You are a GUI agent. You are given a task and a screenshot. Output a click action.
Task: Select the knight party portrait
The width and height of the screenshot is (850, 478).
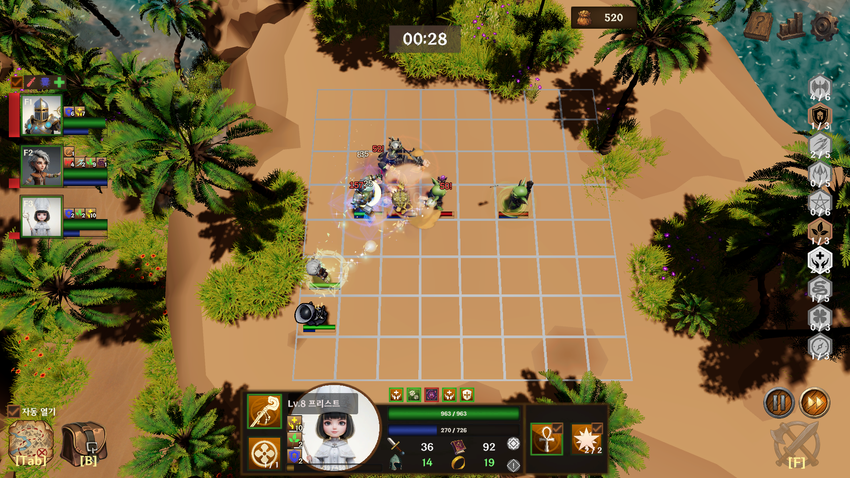[x=41, y=114]
